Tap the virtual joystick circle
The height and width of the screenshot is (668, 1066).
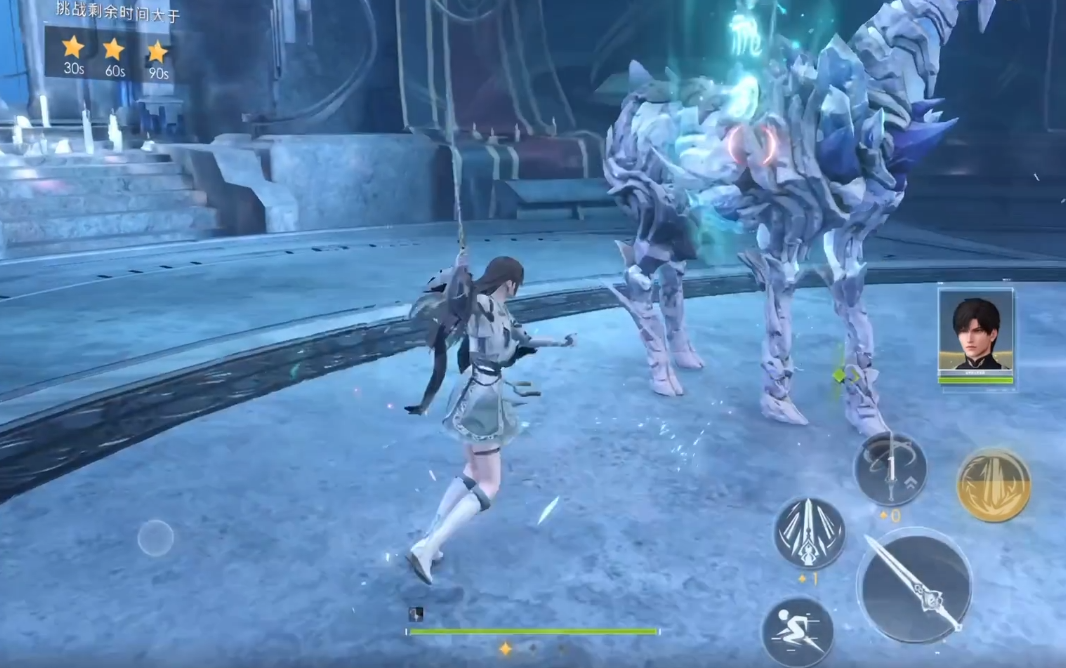155,538
